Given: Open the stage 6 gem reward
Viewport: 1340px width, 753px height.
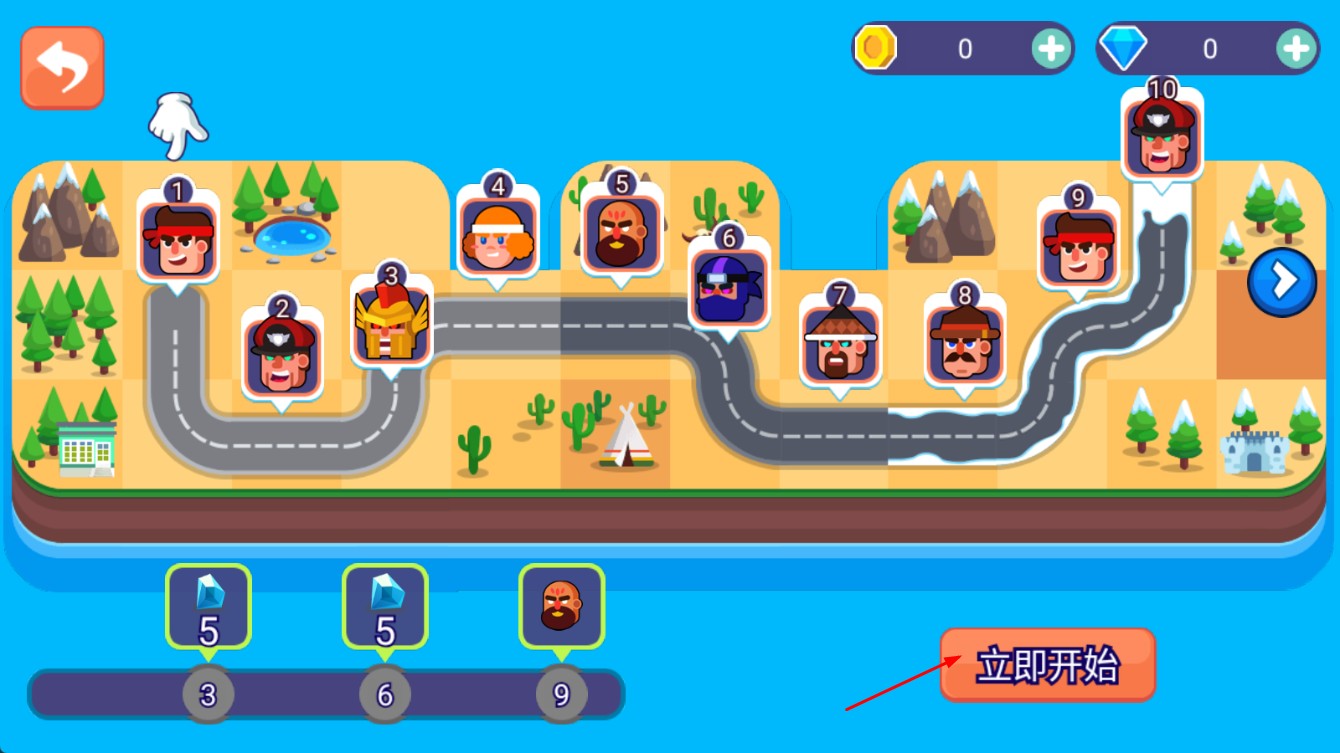Looking at the screenshot, I should click(385, 606).
